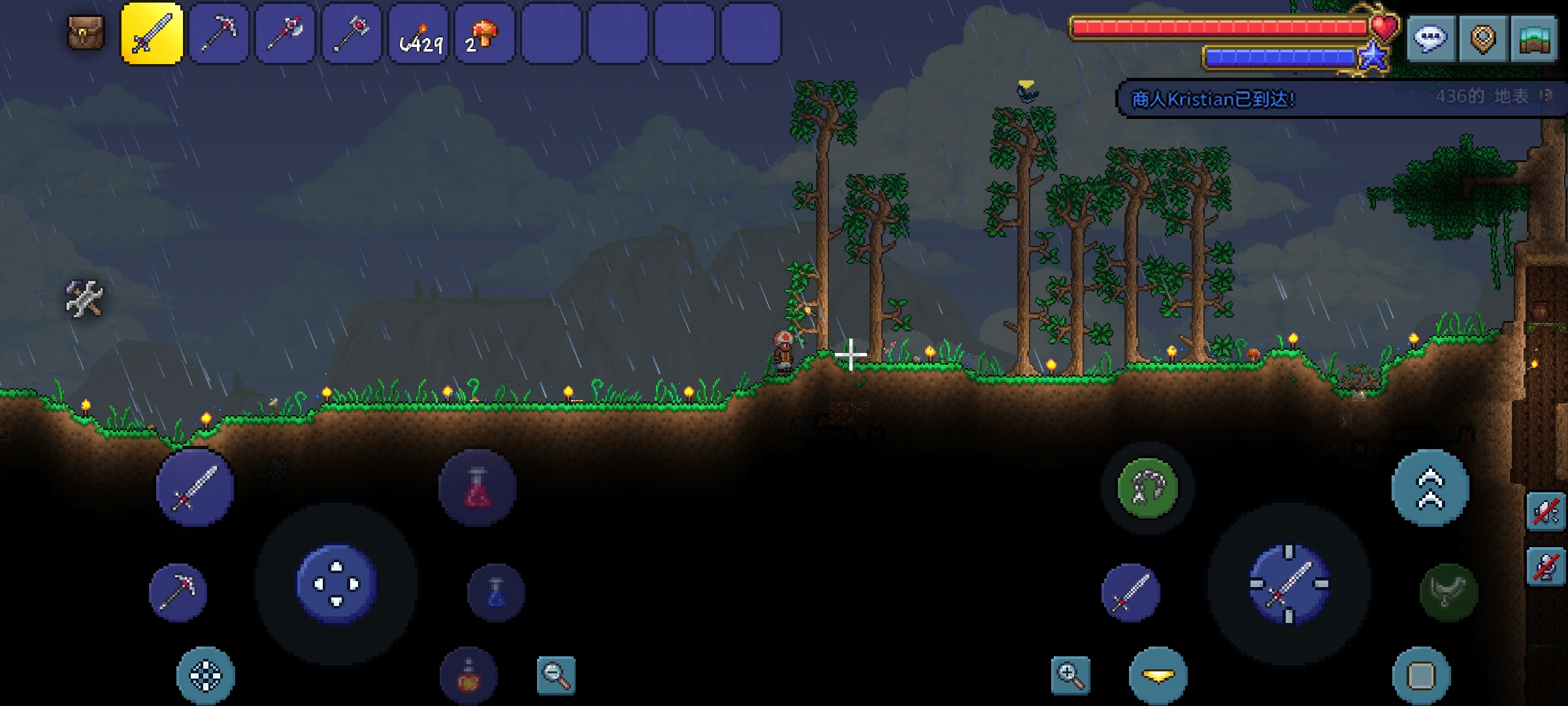Equip the hammer from the hotbar
Screen dimensions: 1568x706
pyautogui.click(x=352, y=33)
